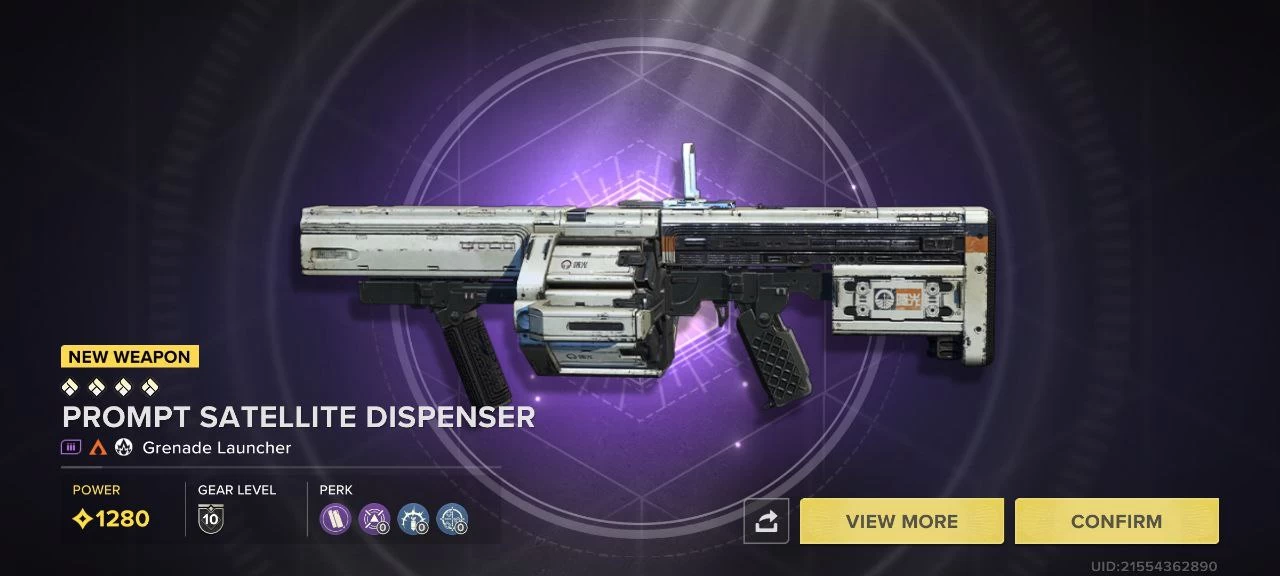The width and height of the screenshot is (1280, 576).
Task: Inspect the blue explosion burst perk icon
Action: 413,518
